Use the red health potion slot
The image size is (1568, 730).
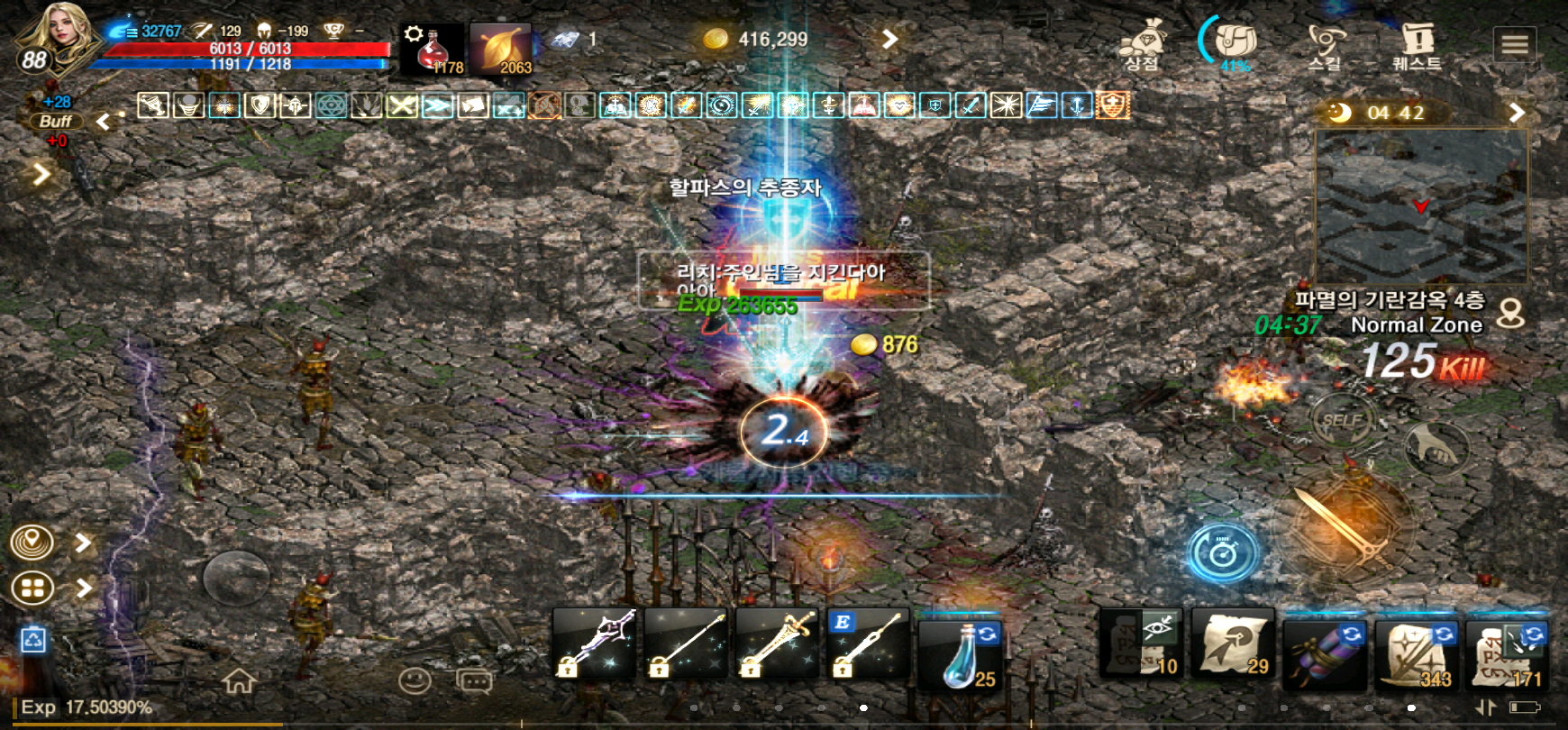point(433,49)
